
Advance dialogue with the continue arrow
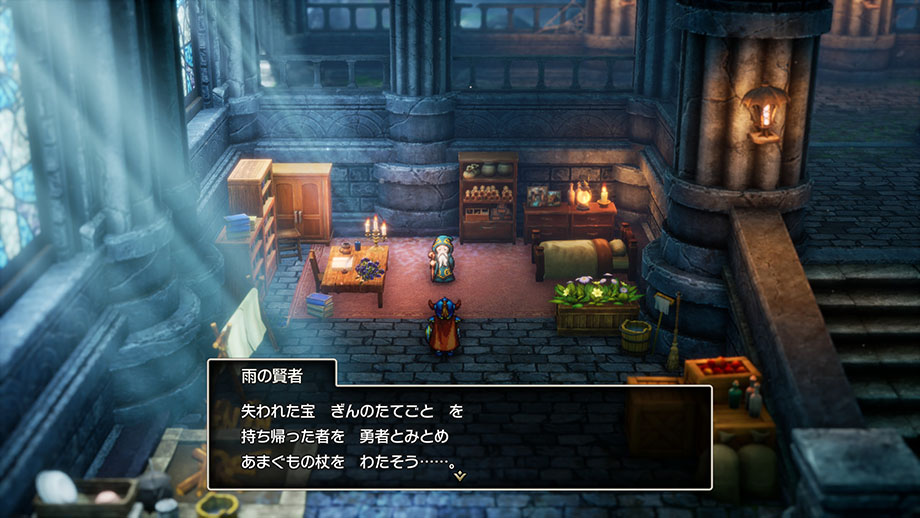(x=459, y=476)
